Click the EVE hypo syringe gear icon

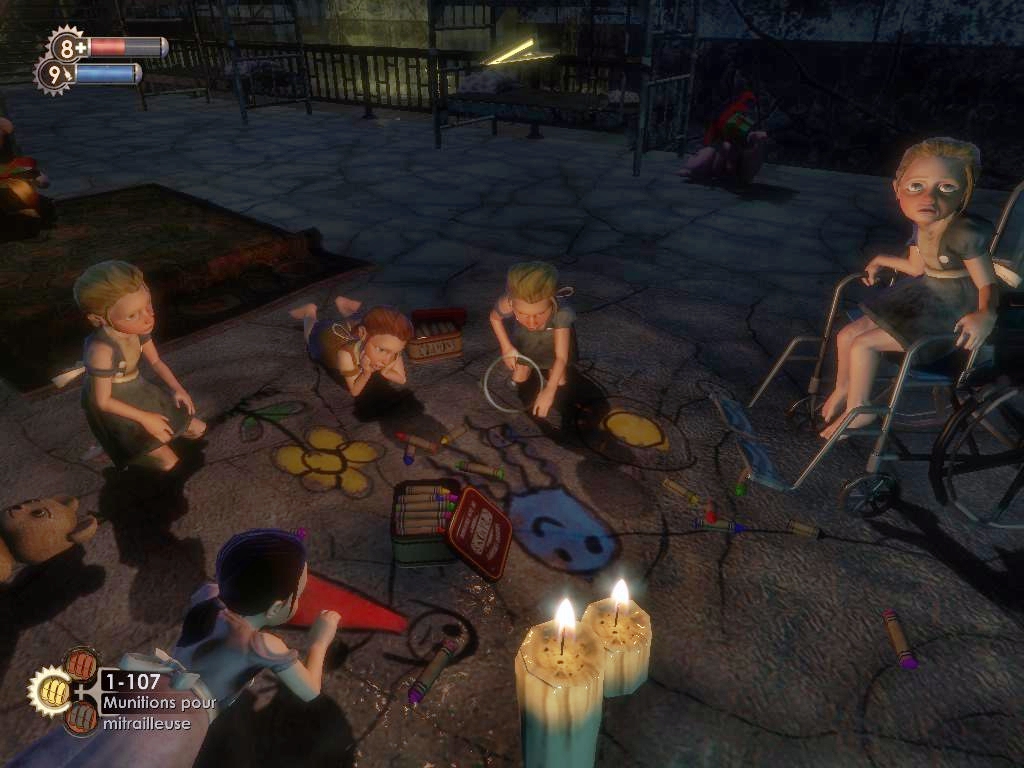(53, 73)
